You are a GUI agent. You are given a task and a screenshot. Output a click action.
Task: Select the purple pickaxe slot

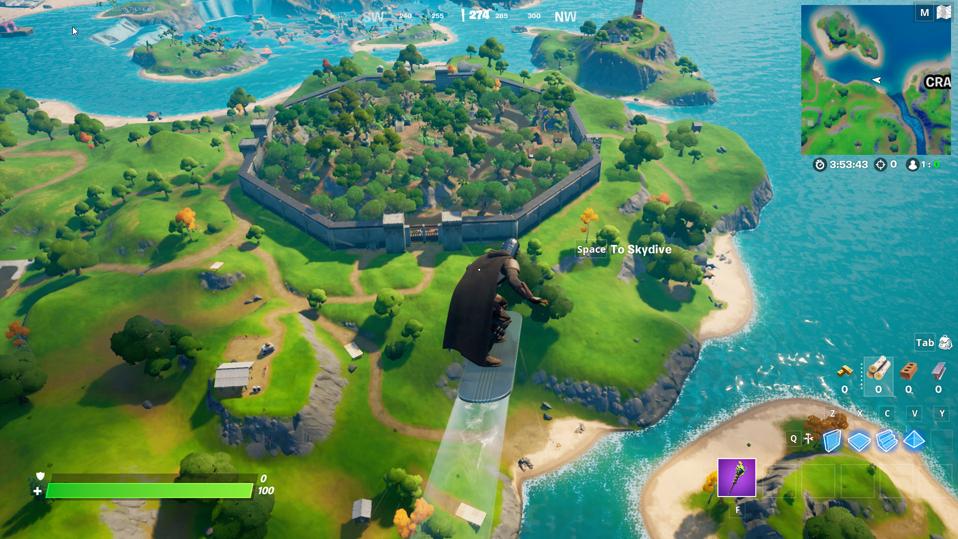(736, 478)
